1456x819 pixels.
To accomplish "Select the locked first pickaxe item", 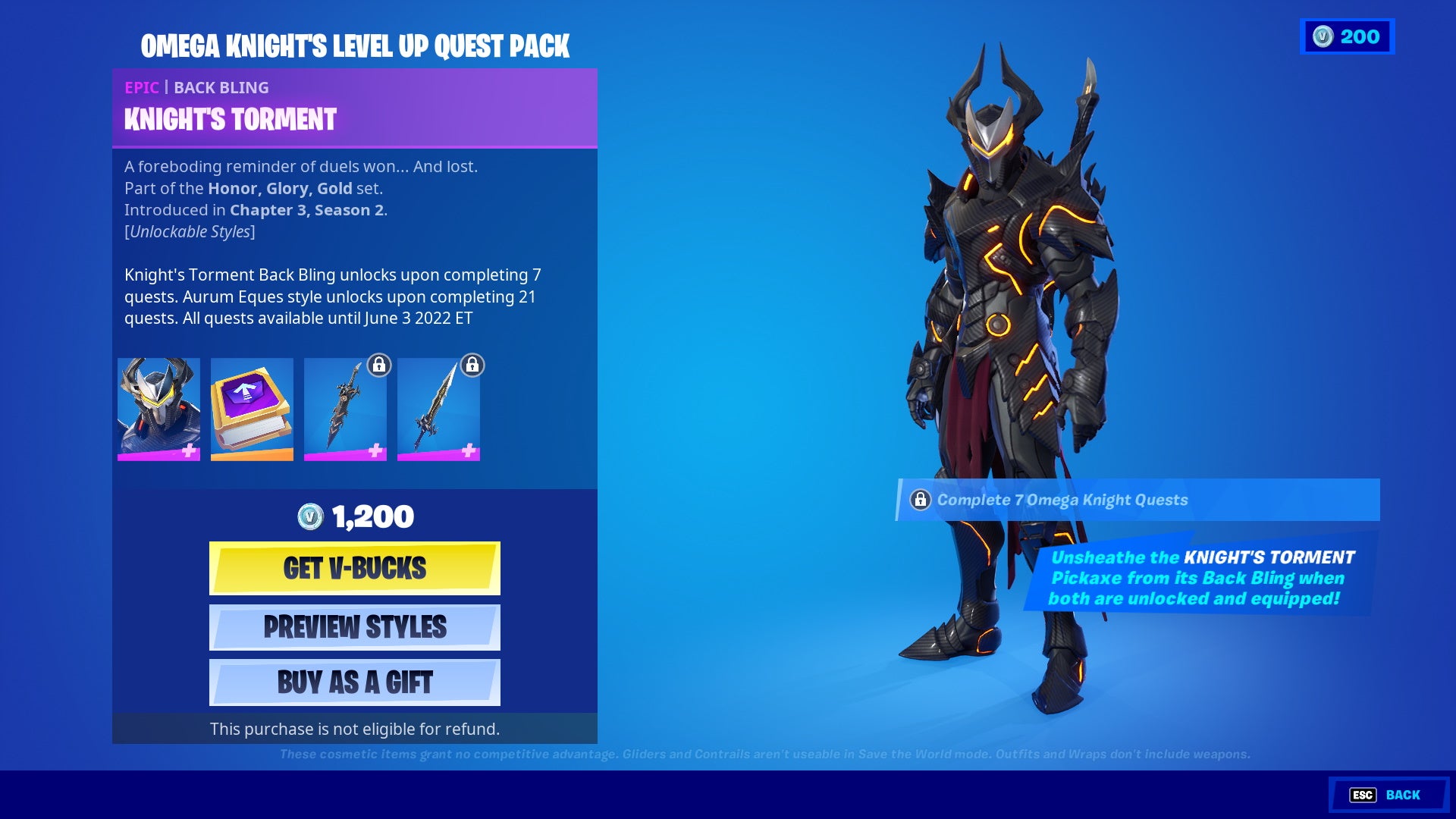I will (345, 409).
